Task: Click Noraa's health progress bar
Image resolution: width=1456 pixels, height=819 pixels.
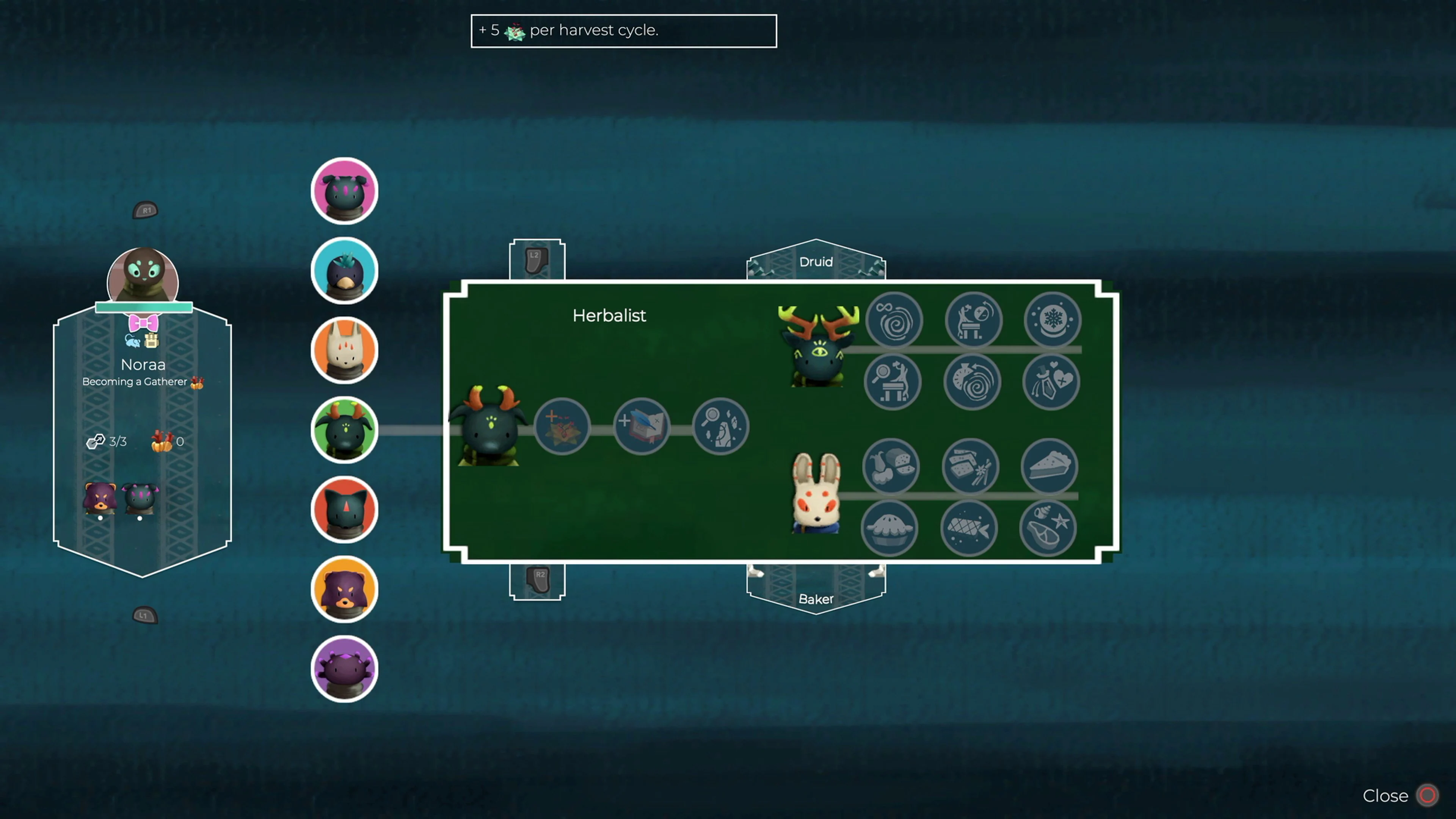Action: click(144, 307)
